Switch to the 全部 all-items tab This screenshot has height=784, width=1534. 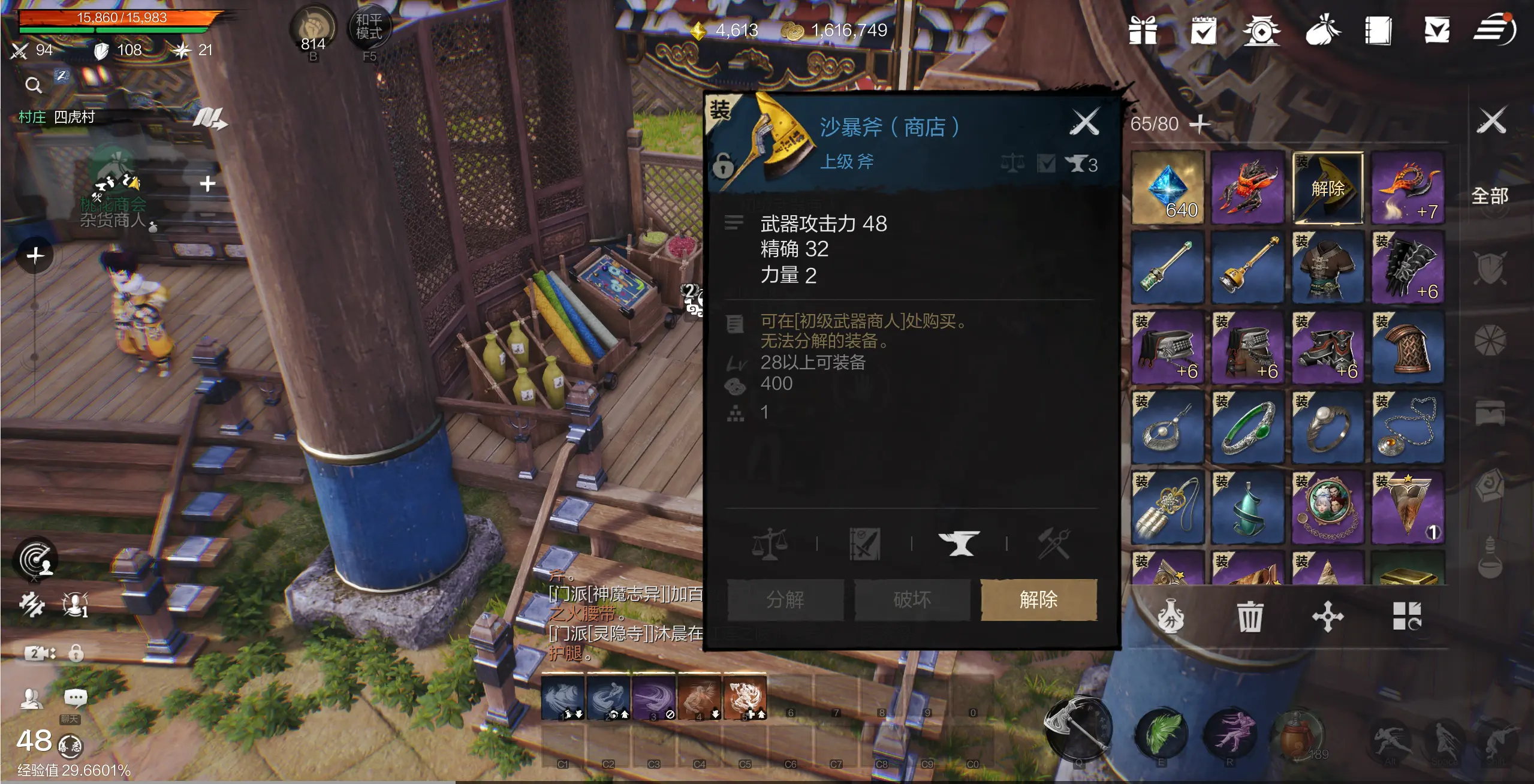1490,196
